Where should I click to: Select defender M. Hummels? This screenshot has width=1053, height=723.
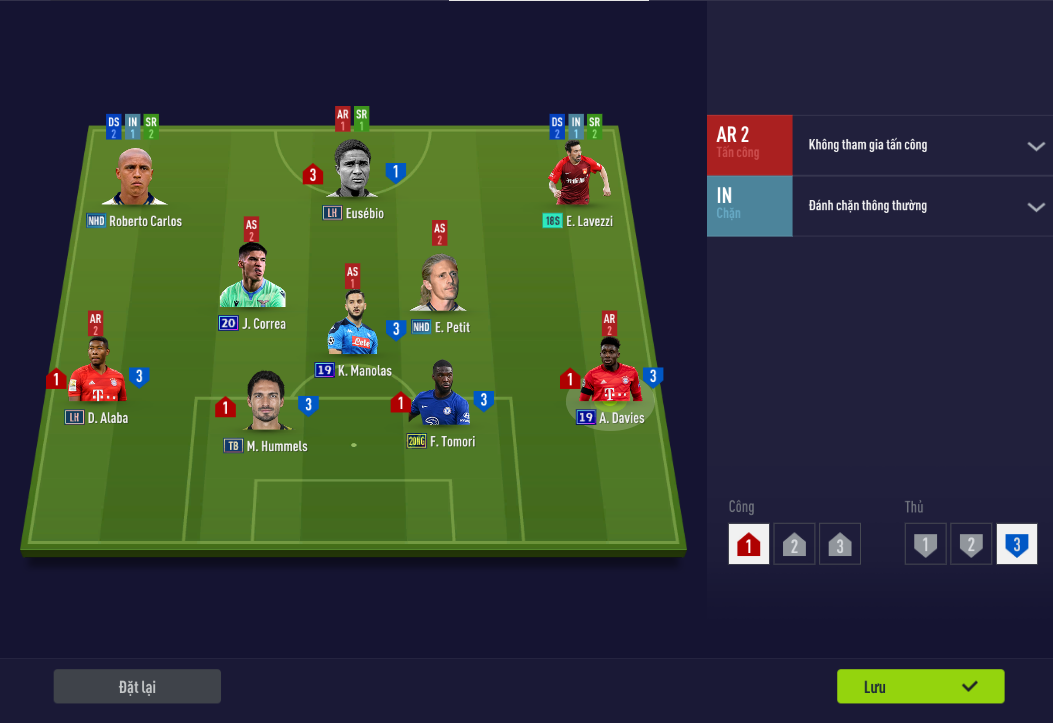(x=265, y=401)
